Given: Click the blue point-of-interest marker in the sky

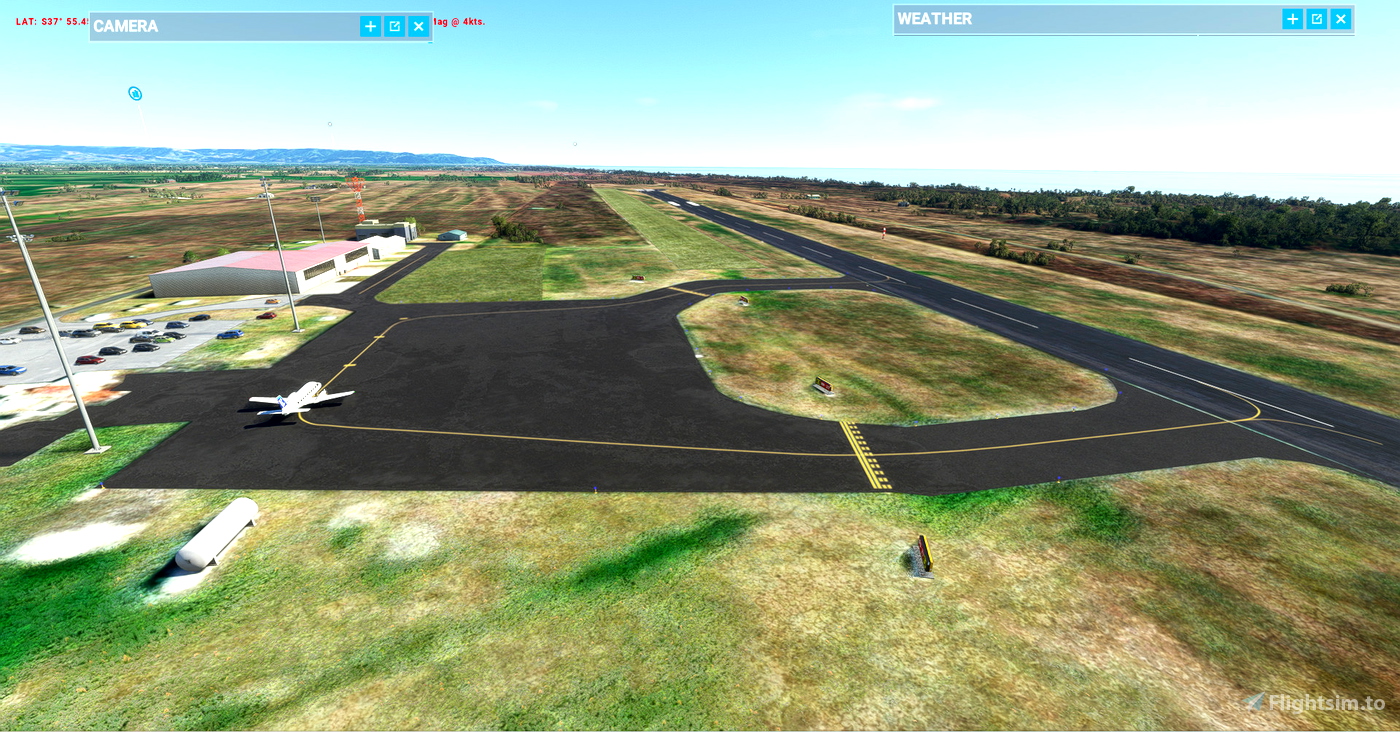Looking at the screenshot, I should [x=134, y=92].
